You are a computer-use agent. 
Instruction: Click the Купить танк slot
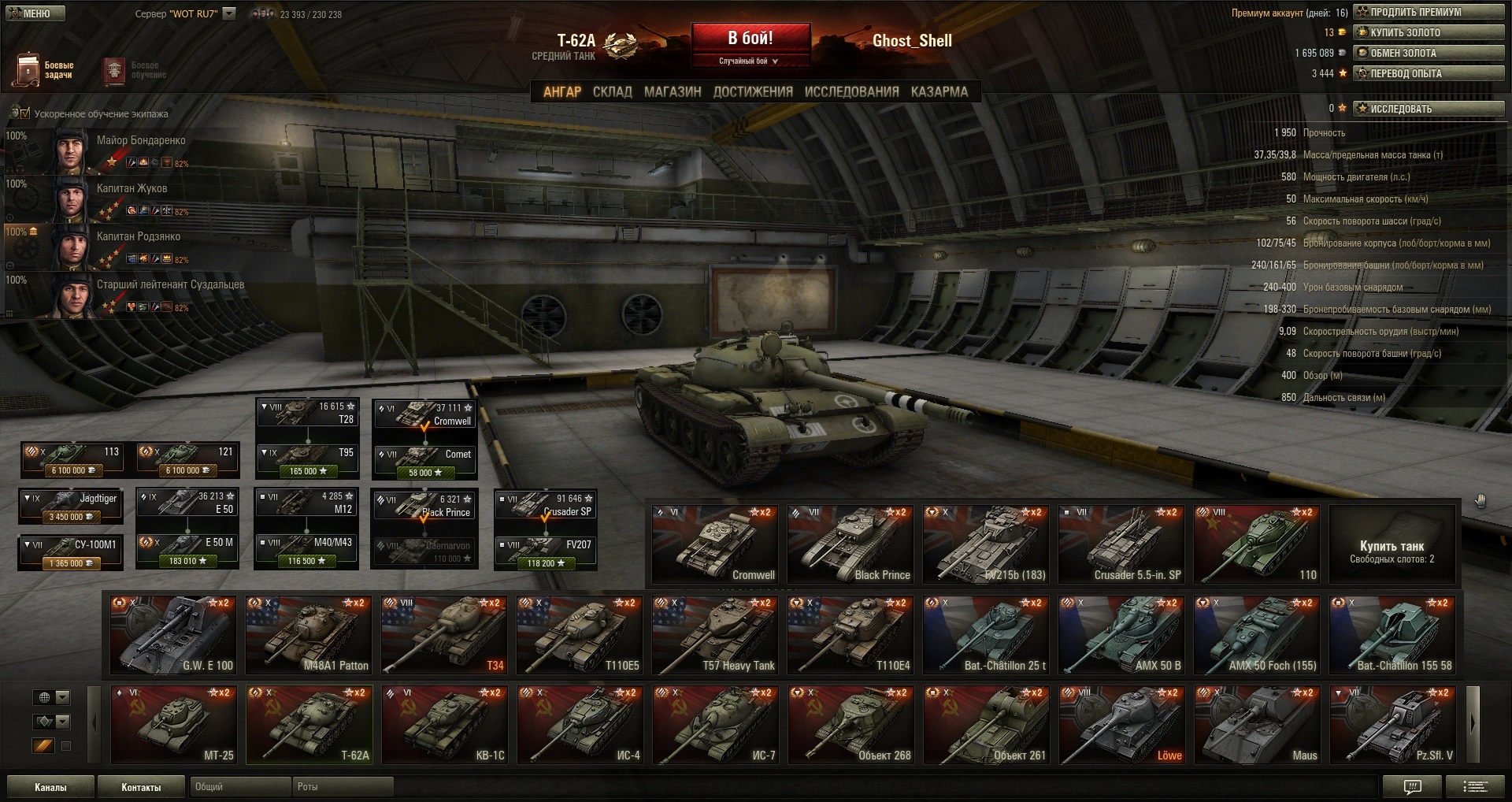click(1392, 545)
